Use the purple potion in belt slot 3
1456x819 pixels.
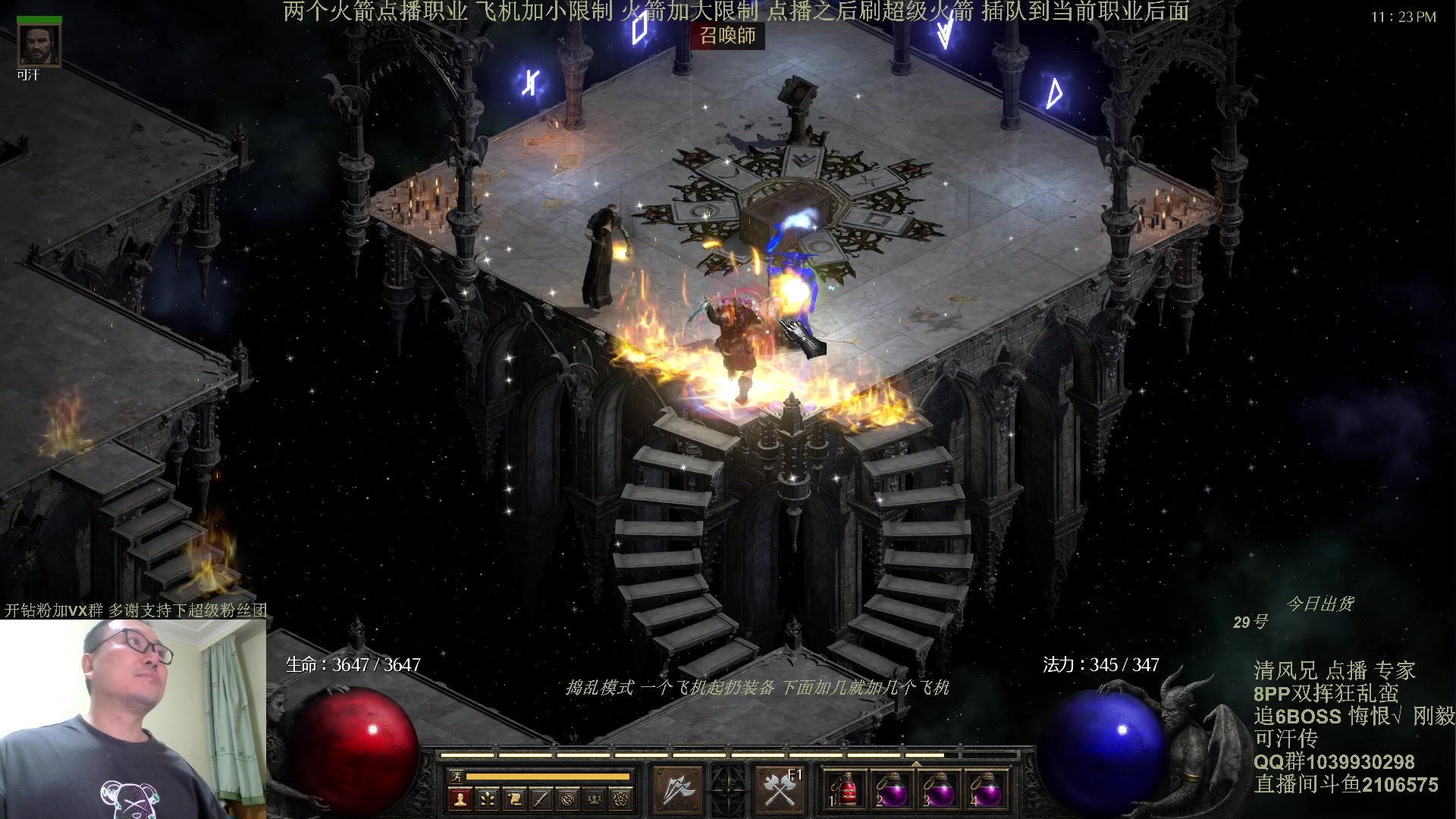click(940, 790)
